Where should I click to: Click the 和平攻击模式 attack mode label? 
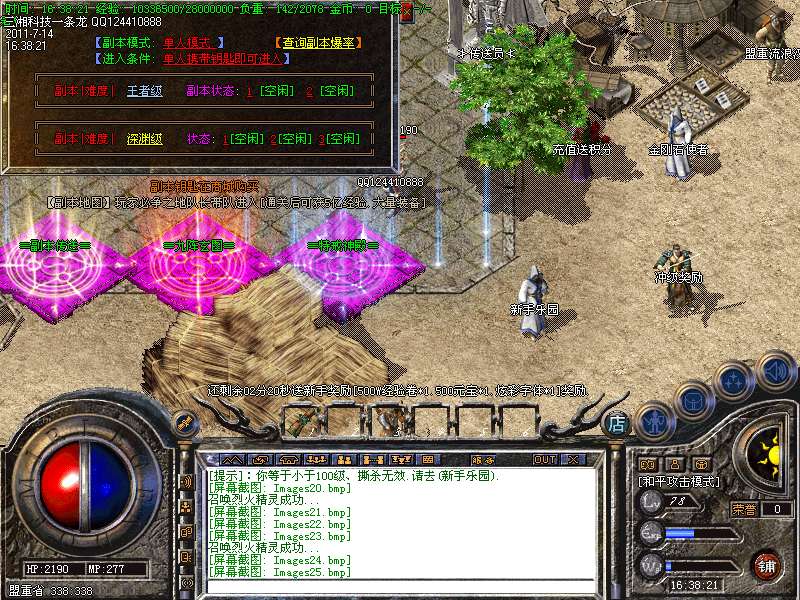[x=679, y=481]
